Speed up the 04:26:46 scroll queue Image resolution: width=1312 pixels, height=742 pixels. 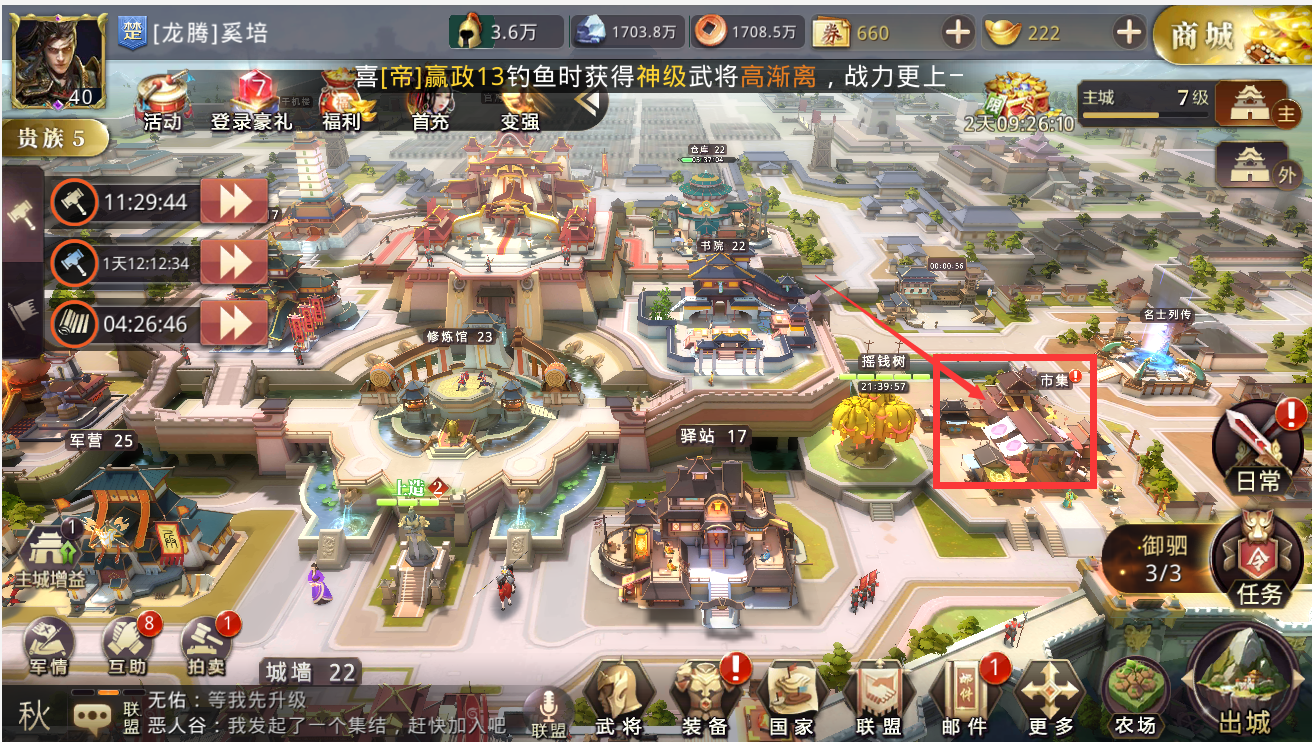(234, 324)
